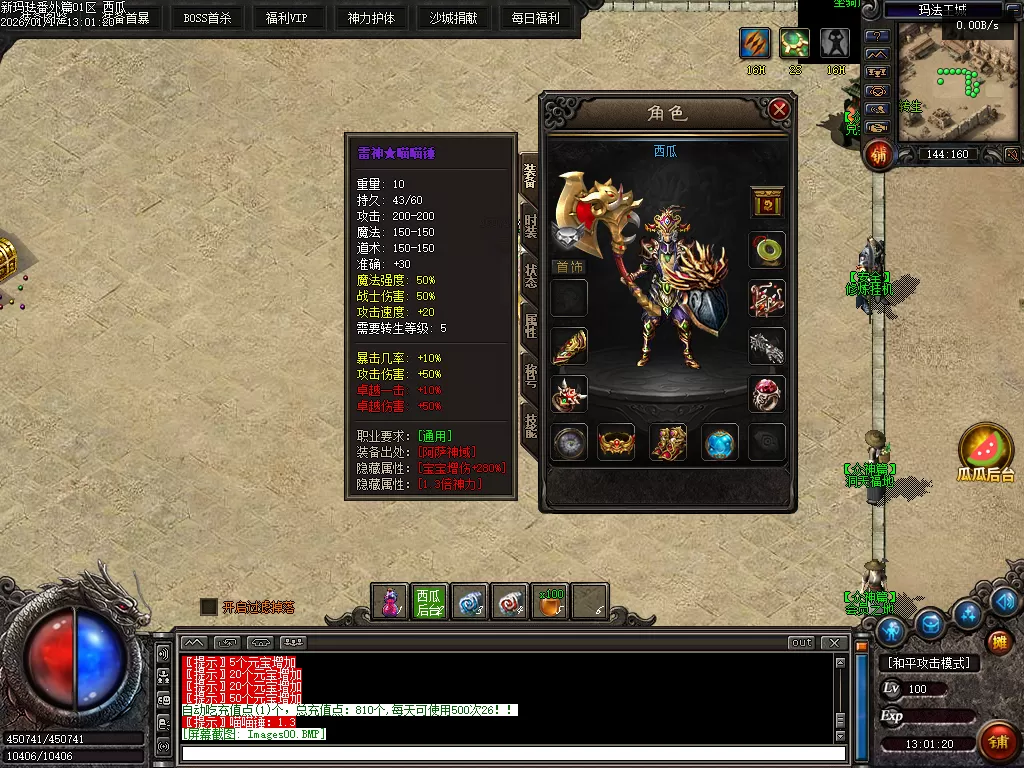Select the red ruby ring equipment slot

point(767,393)
